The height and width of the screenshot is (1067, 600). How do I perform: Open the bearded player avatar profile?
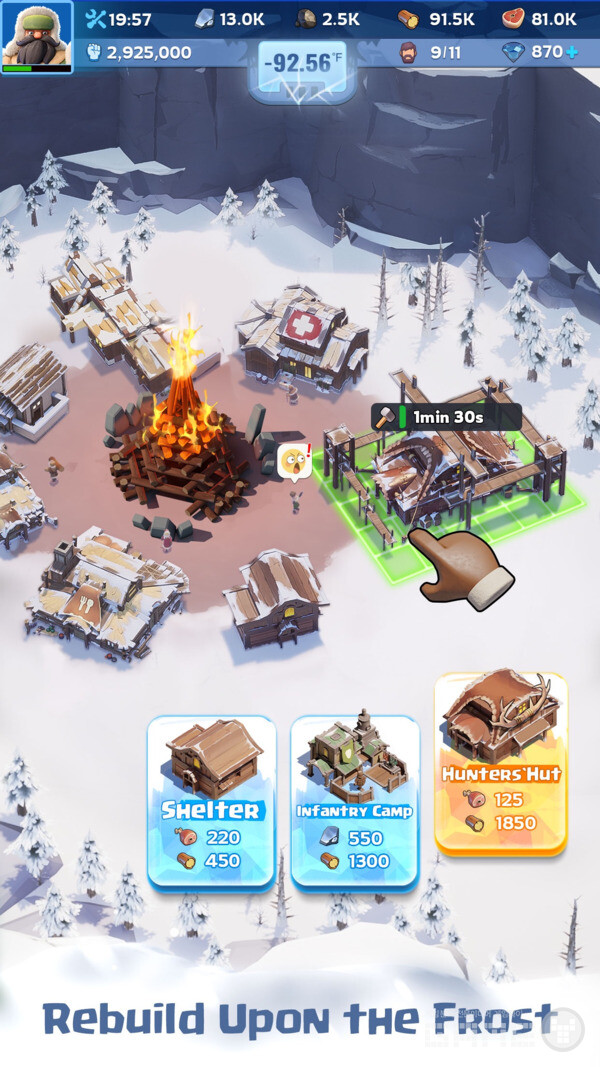[37, 36]
